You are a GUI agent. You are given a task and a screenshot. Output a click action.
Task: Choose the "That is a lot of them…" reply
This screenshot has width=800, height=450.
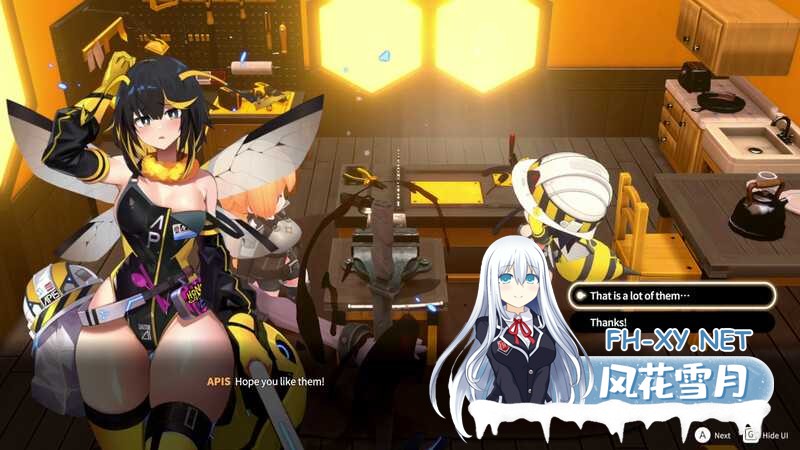pos(670,296)
